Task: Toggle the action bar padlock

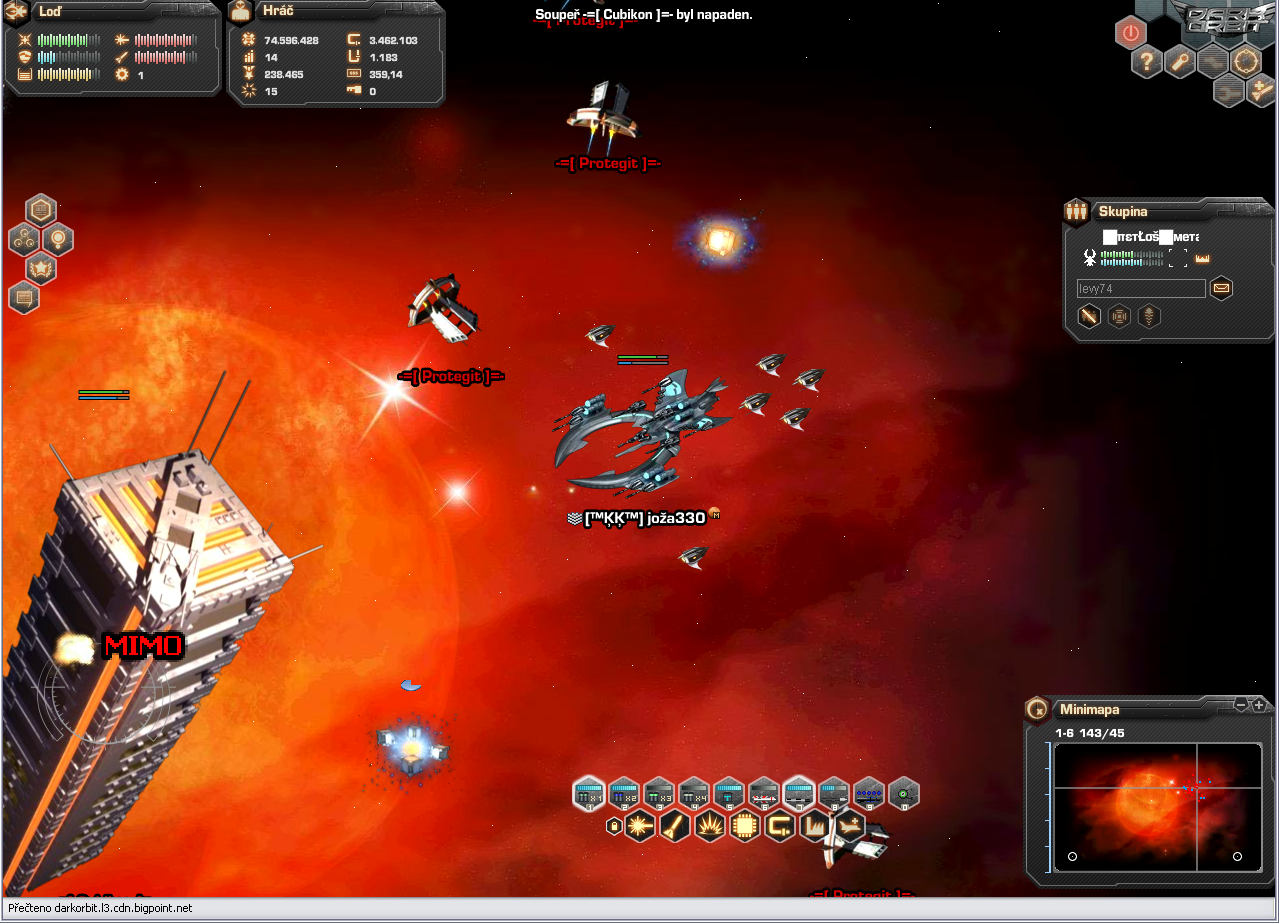Action: [613, 826]
